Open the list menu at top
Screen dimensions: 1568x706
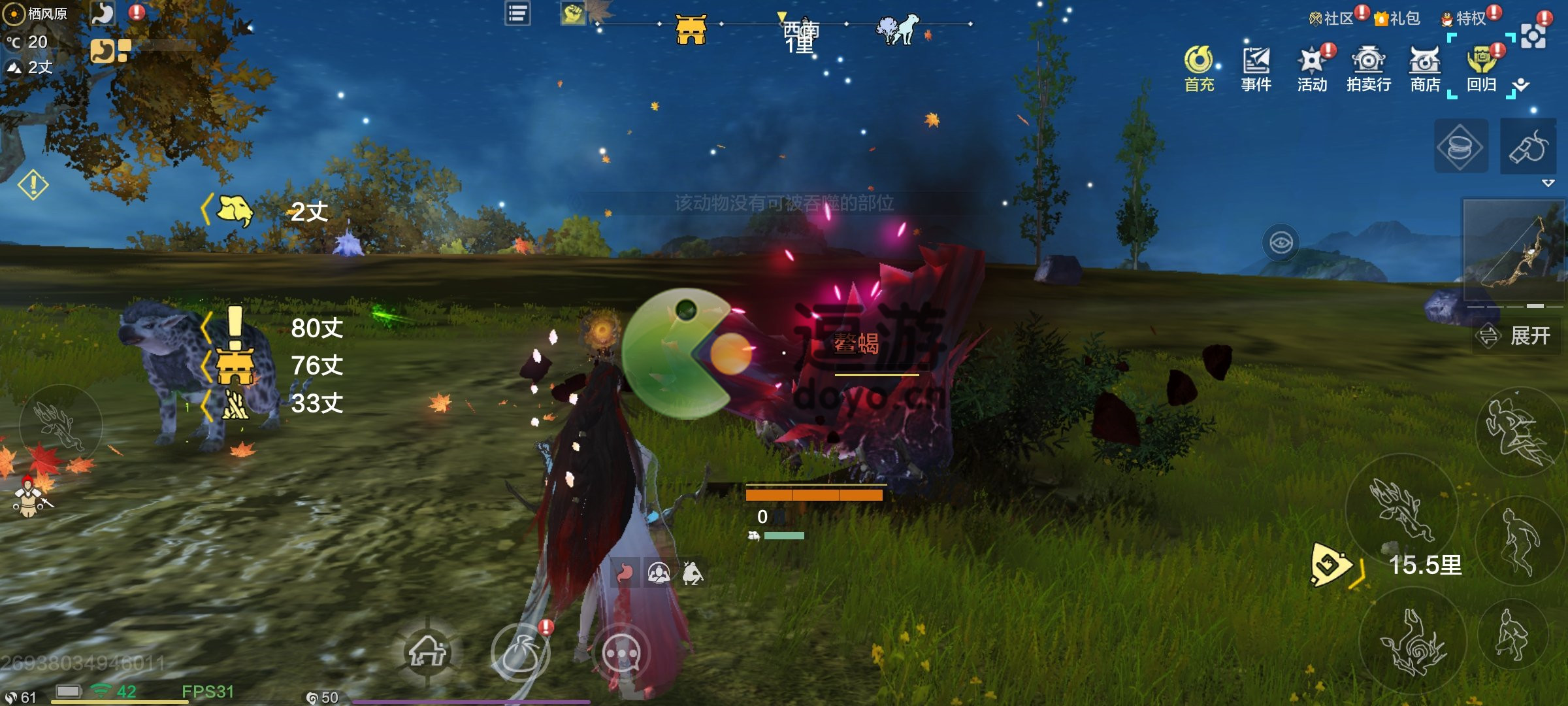[517, 14]
